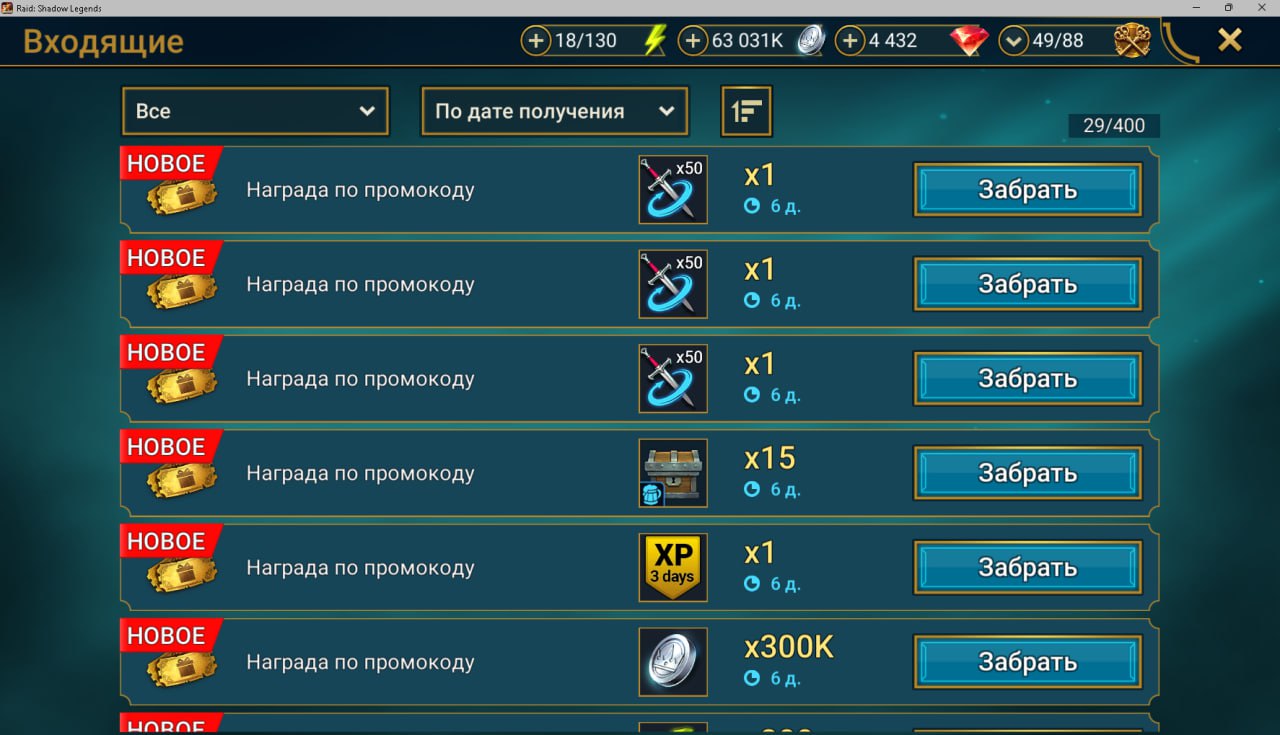Image resolution: width=1280 pixels, height=735 pixels.
Task: Toggle the sort order button
Action: (746, 111)
